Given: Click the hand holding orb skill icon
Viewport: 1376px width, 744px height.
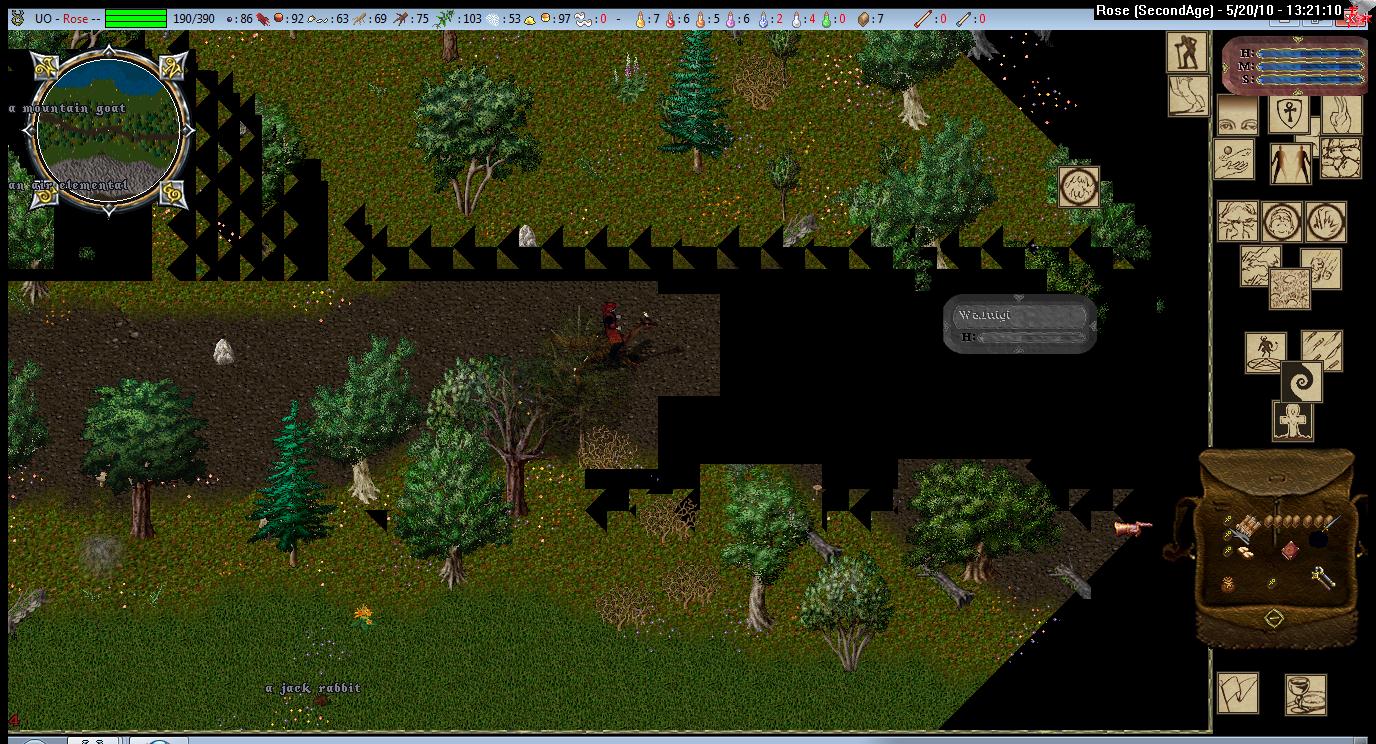Looking at the screenshot, I should point(1235,160).
